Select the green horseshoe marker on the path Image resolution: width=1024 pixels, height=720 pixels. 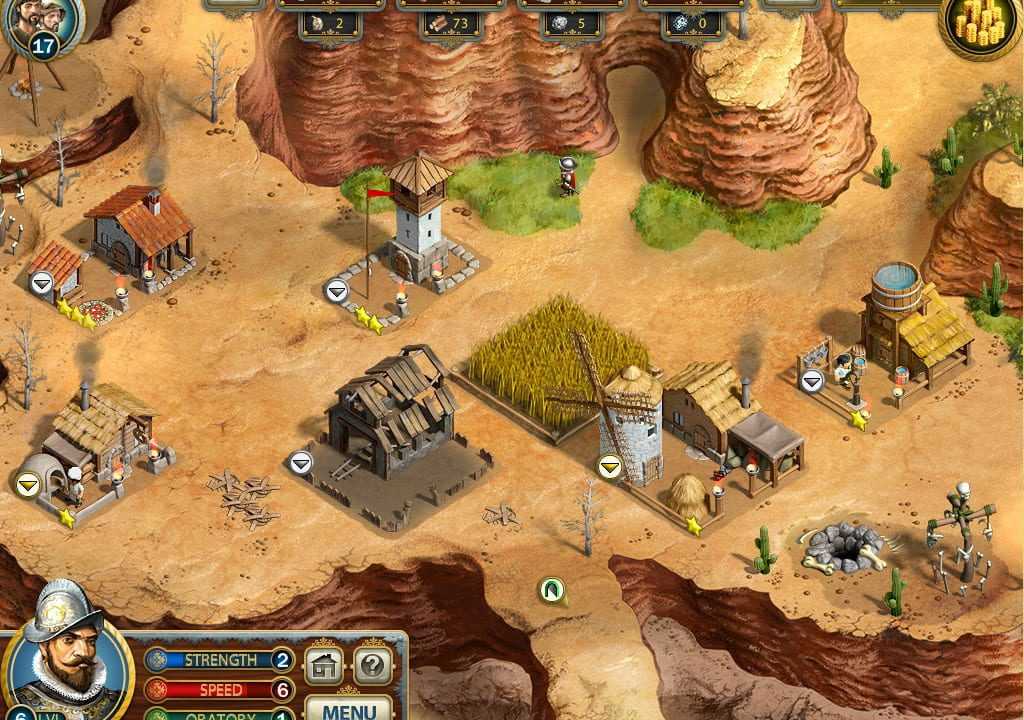tap(551, 590)
